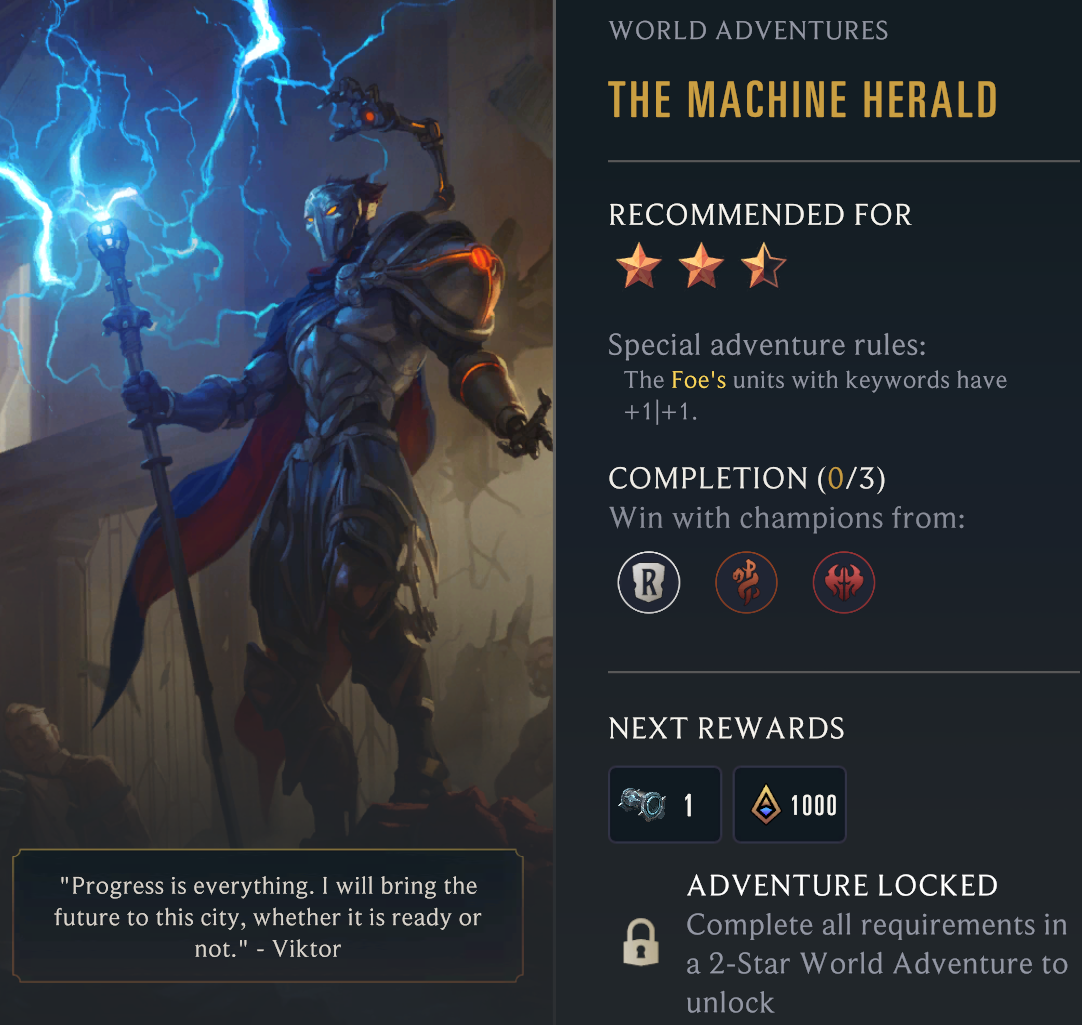Screen dimensions: 1082x1025
Task: Select the red Noxus region icon
Action: pyautogui.click(x=844, y=582)
